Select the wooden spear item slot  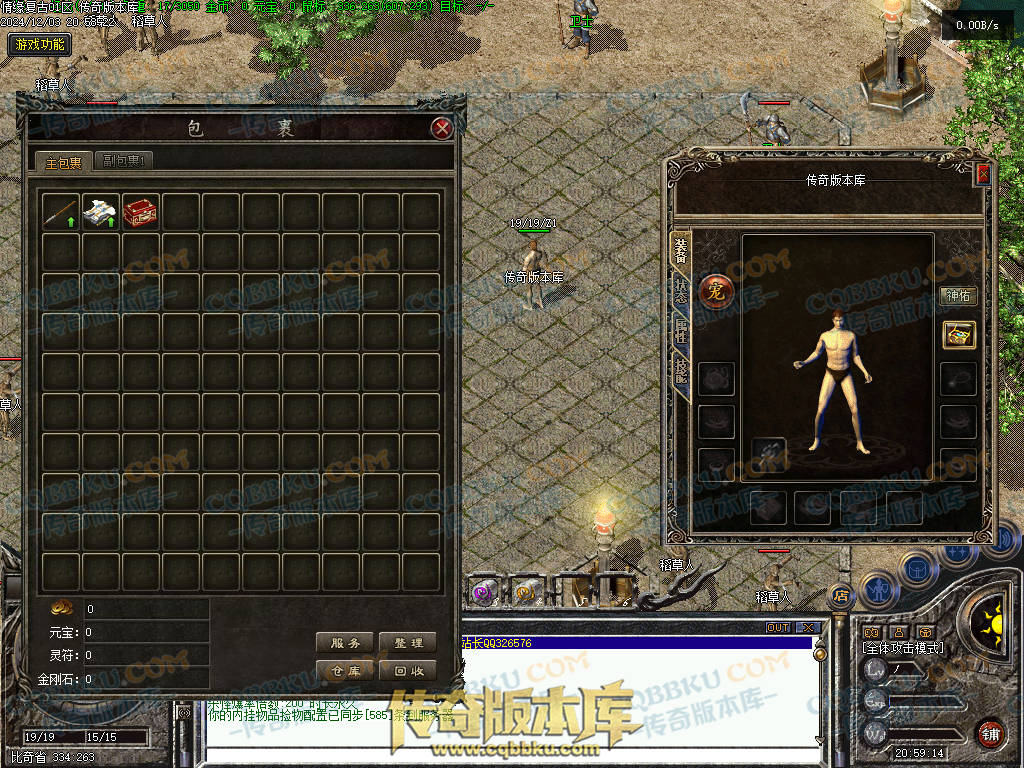click(61, 212)
